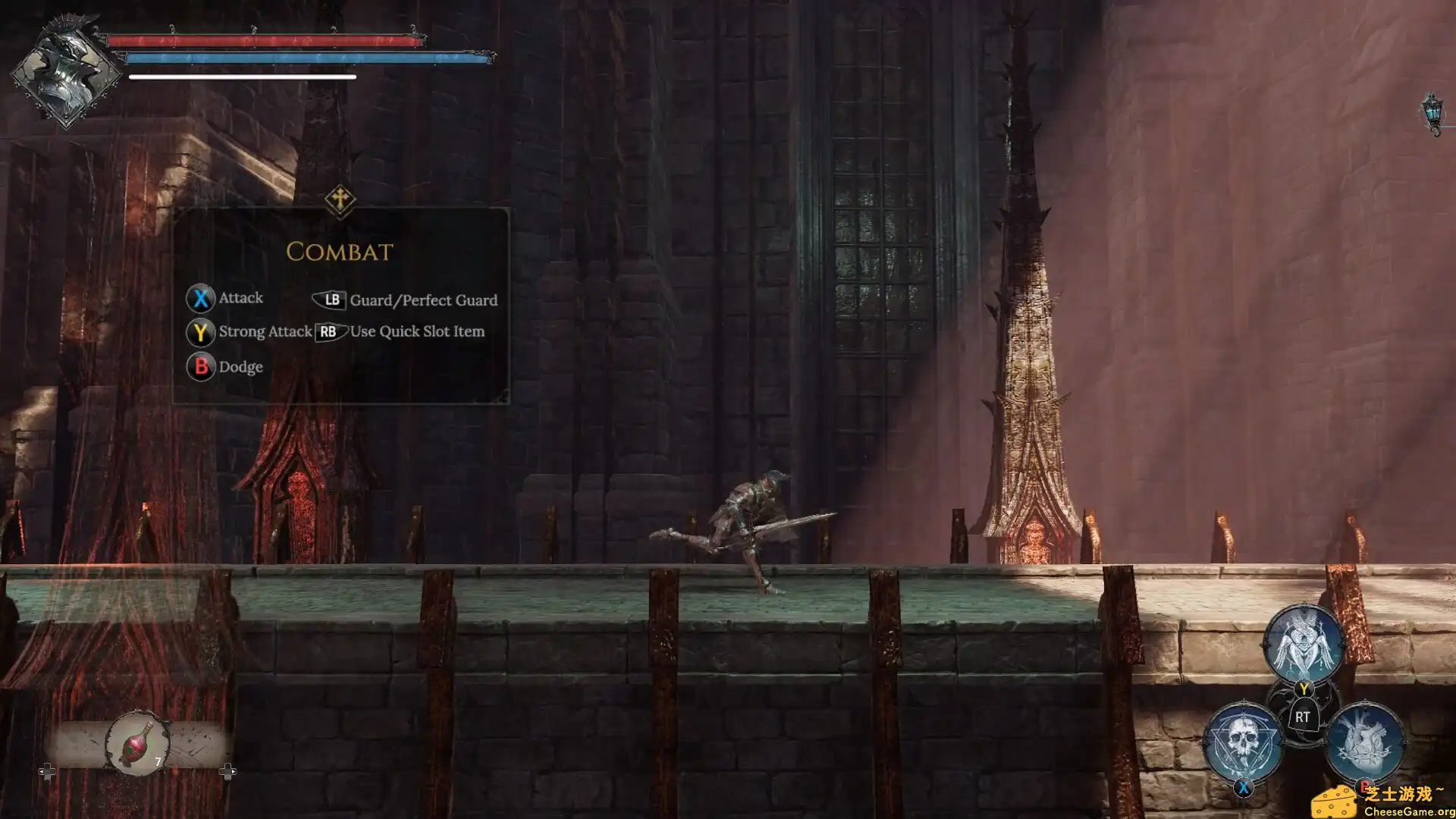
Task: Use the thorn-wrapped heart spell
Action: click(1364, 741)
